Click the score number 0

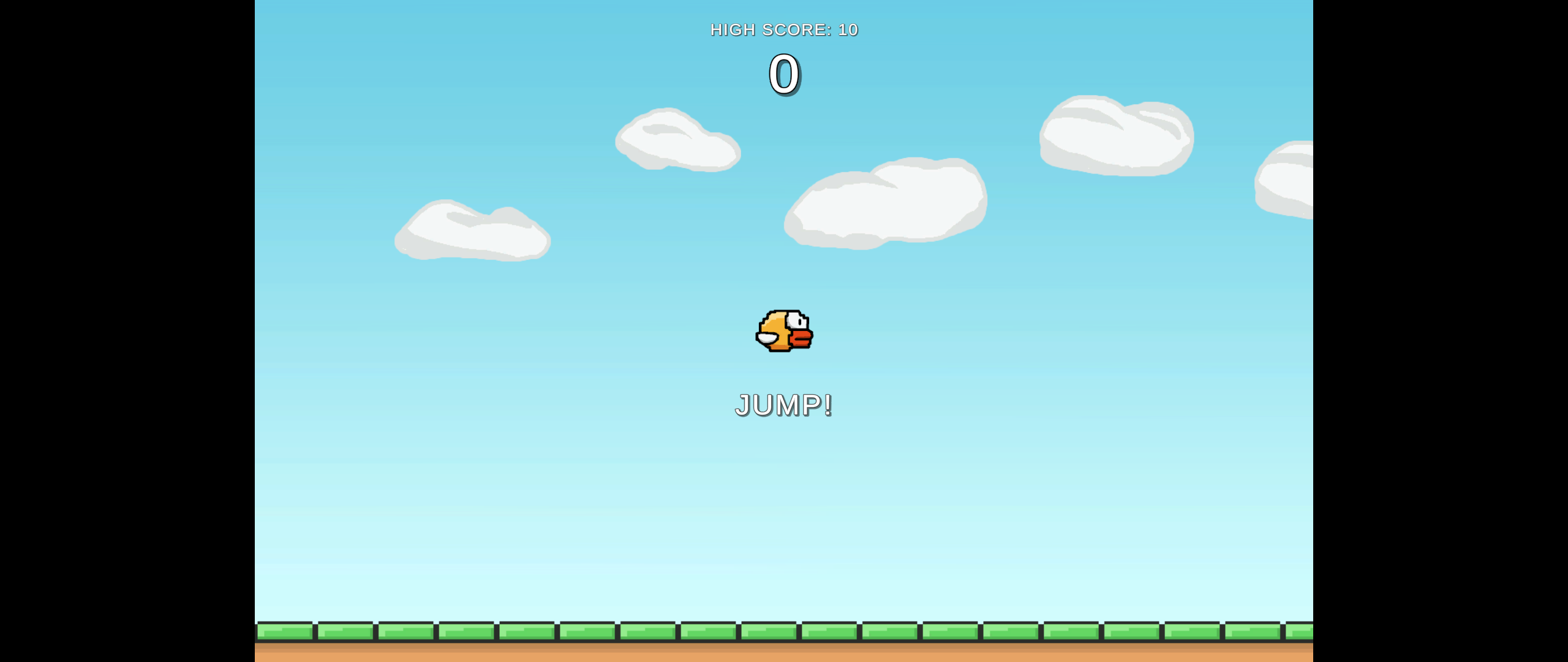coord(783,74)
